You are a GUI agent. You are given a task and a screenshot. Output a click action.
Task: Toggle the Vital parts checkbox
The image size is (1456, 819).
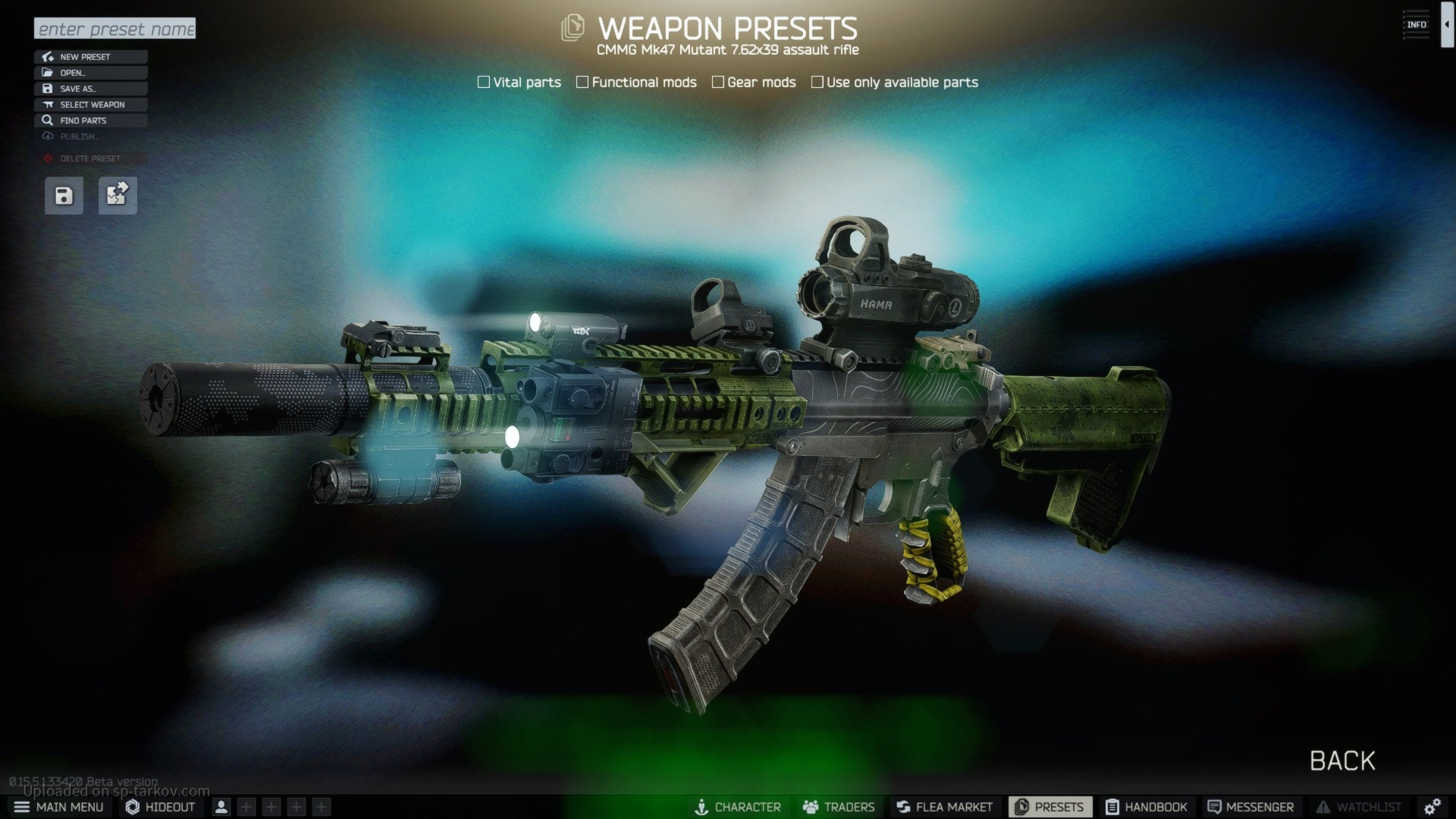(x=484, y=82)
